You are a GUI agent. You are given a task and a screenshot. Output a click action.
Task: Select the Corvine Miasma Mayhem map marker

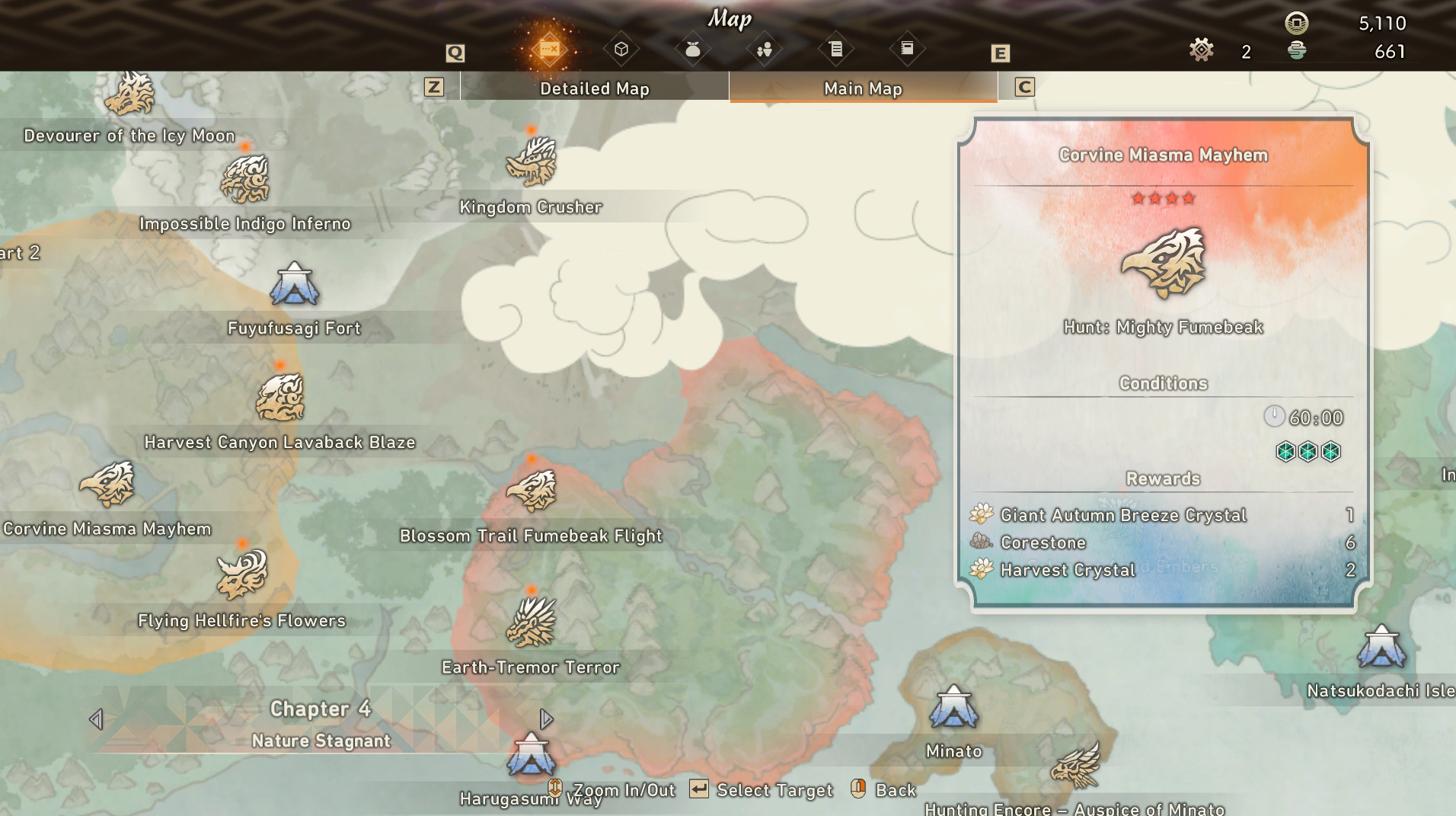[107, 485]
